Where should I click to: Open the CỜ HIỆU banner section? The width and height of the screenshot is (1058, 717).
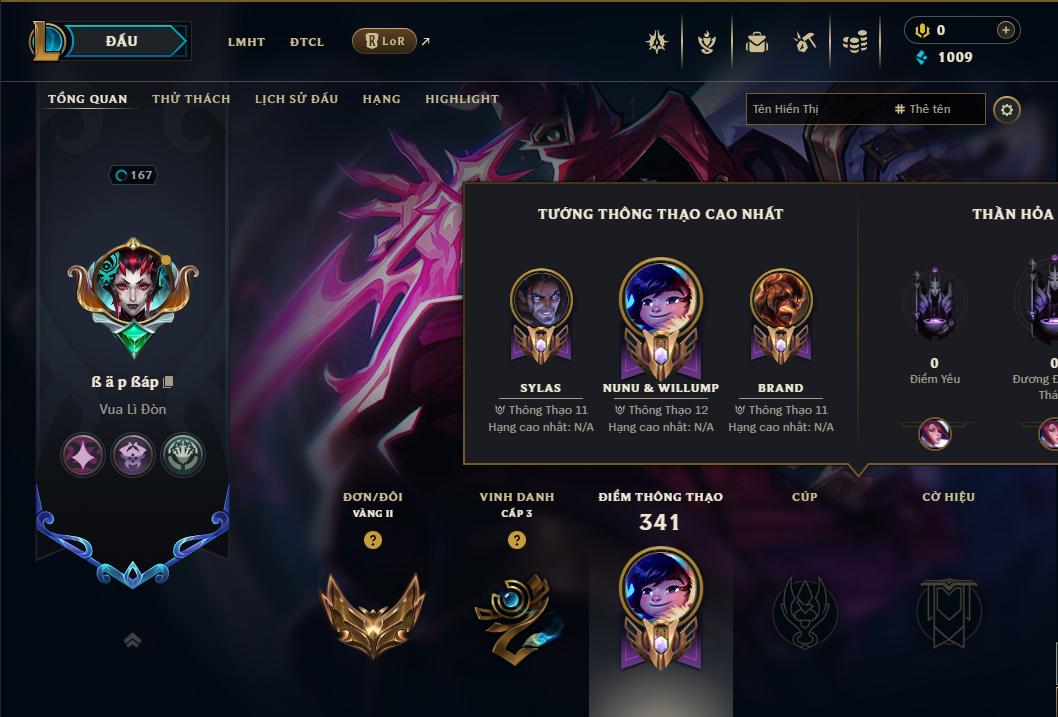click(948, 610)
